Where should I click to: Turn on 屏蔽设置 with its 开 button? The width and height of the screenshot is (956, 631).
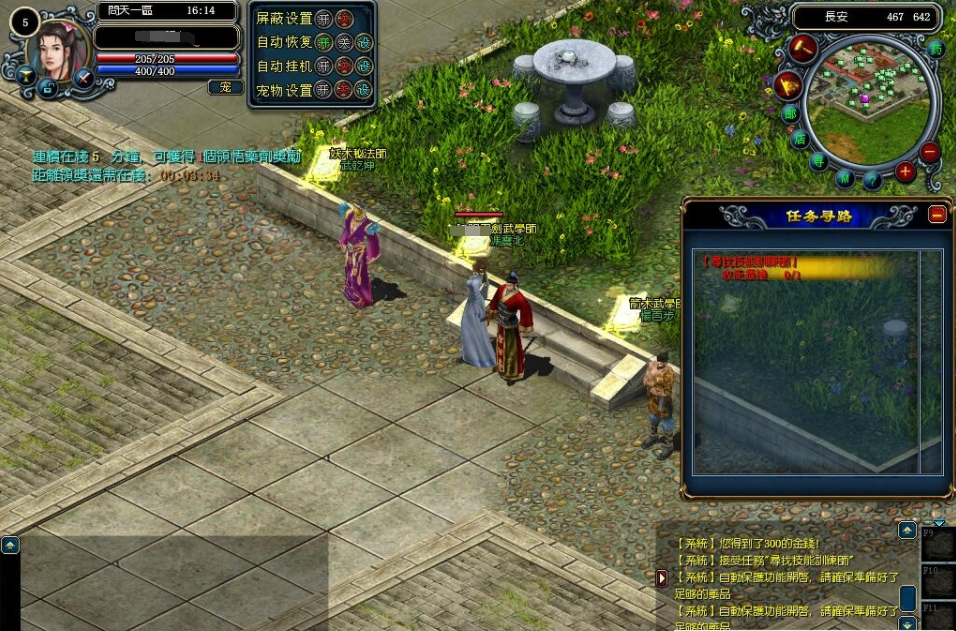click(323, 18)
